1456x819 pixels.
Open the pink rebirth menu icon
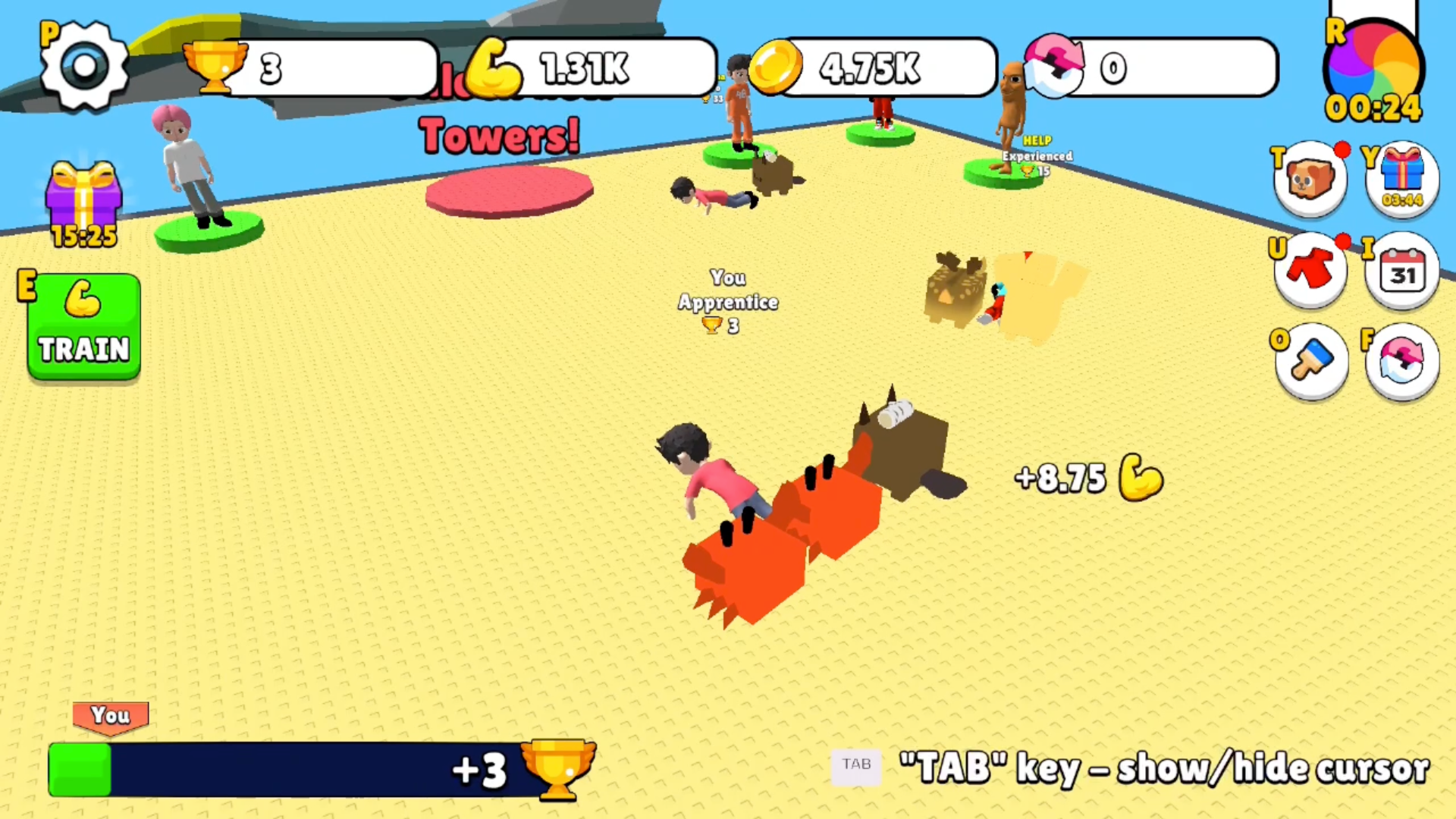point(1402,362)
